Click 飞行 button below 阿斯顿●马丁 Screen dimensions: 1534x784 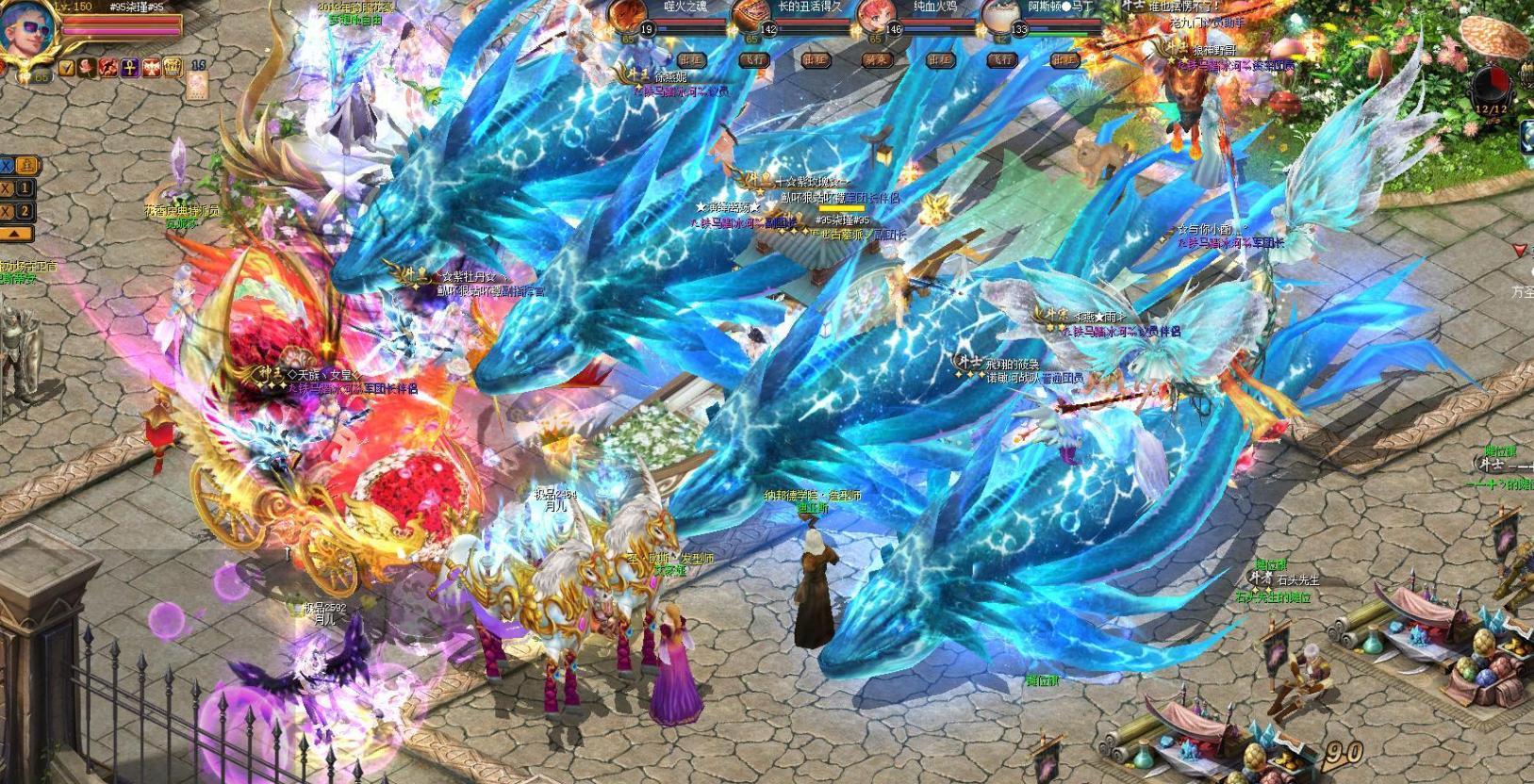click(x=1001, y=59)
